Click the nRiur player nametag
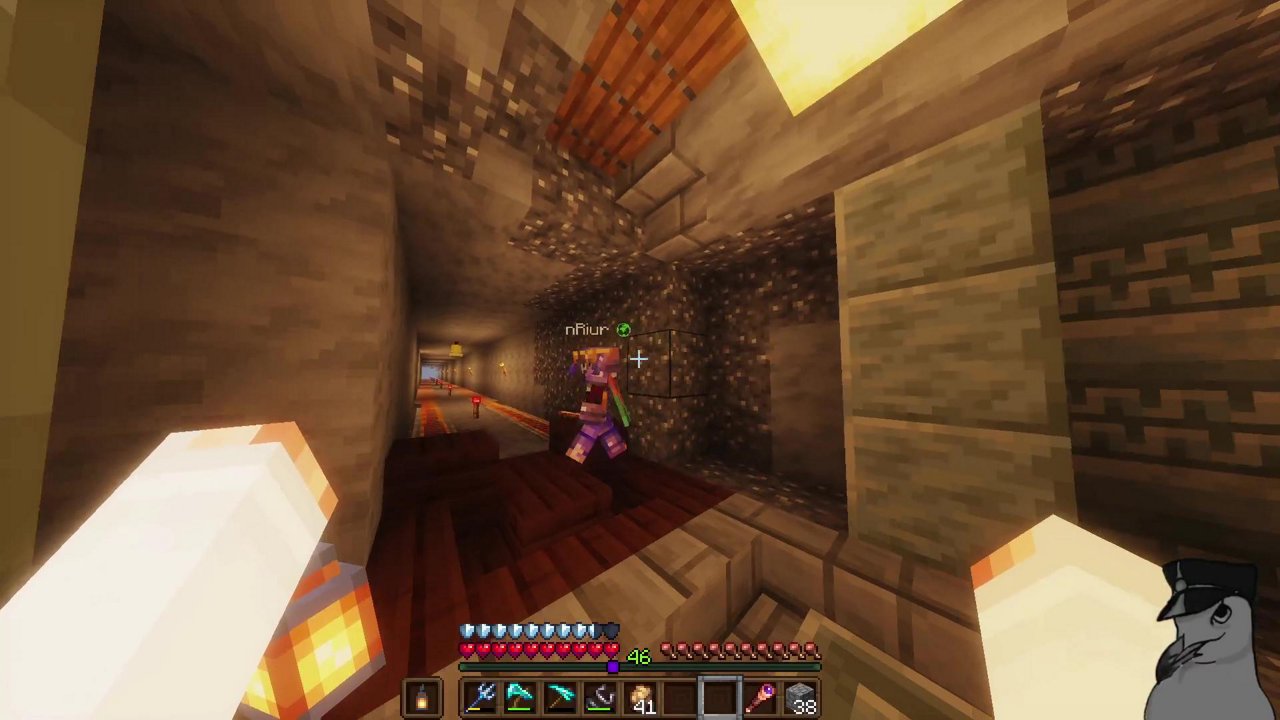Viewport: 1280px width, 720px height. [x=587, y=329]
